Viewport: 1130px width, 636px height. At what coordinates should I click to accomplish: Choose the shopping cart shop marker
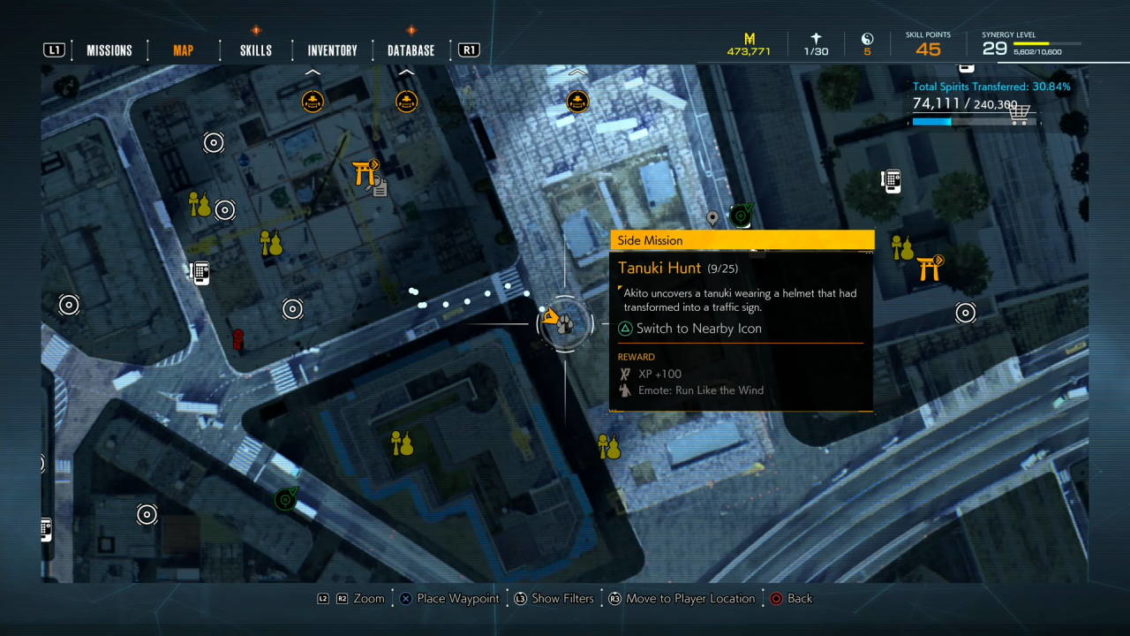click(x=1019, y=113)
